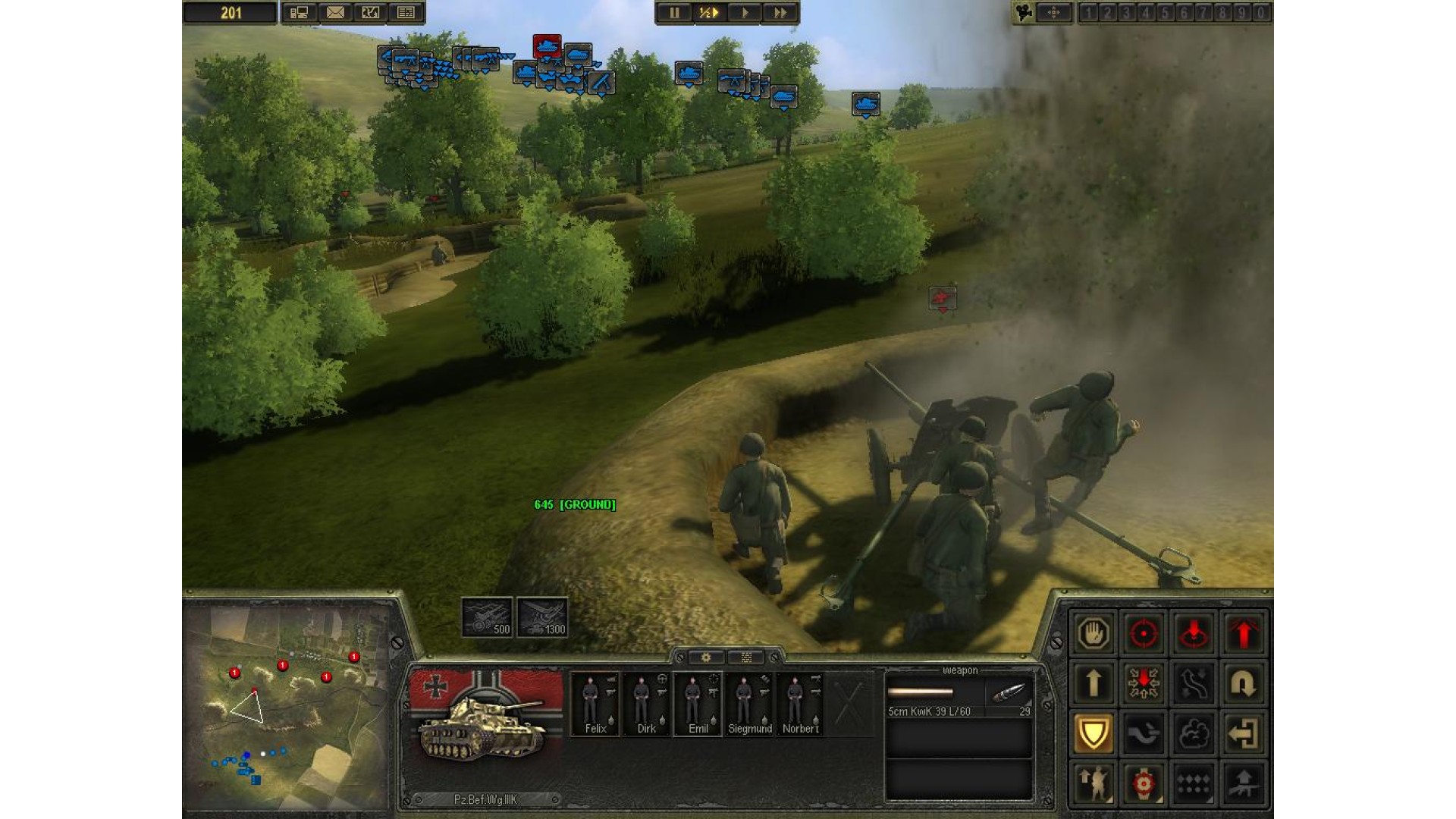Select crew member Norbert
Viewport: 1456px width, 819px height.
pyautogui.click(x=800, y=704)
